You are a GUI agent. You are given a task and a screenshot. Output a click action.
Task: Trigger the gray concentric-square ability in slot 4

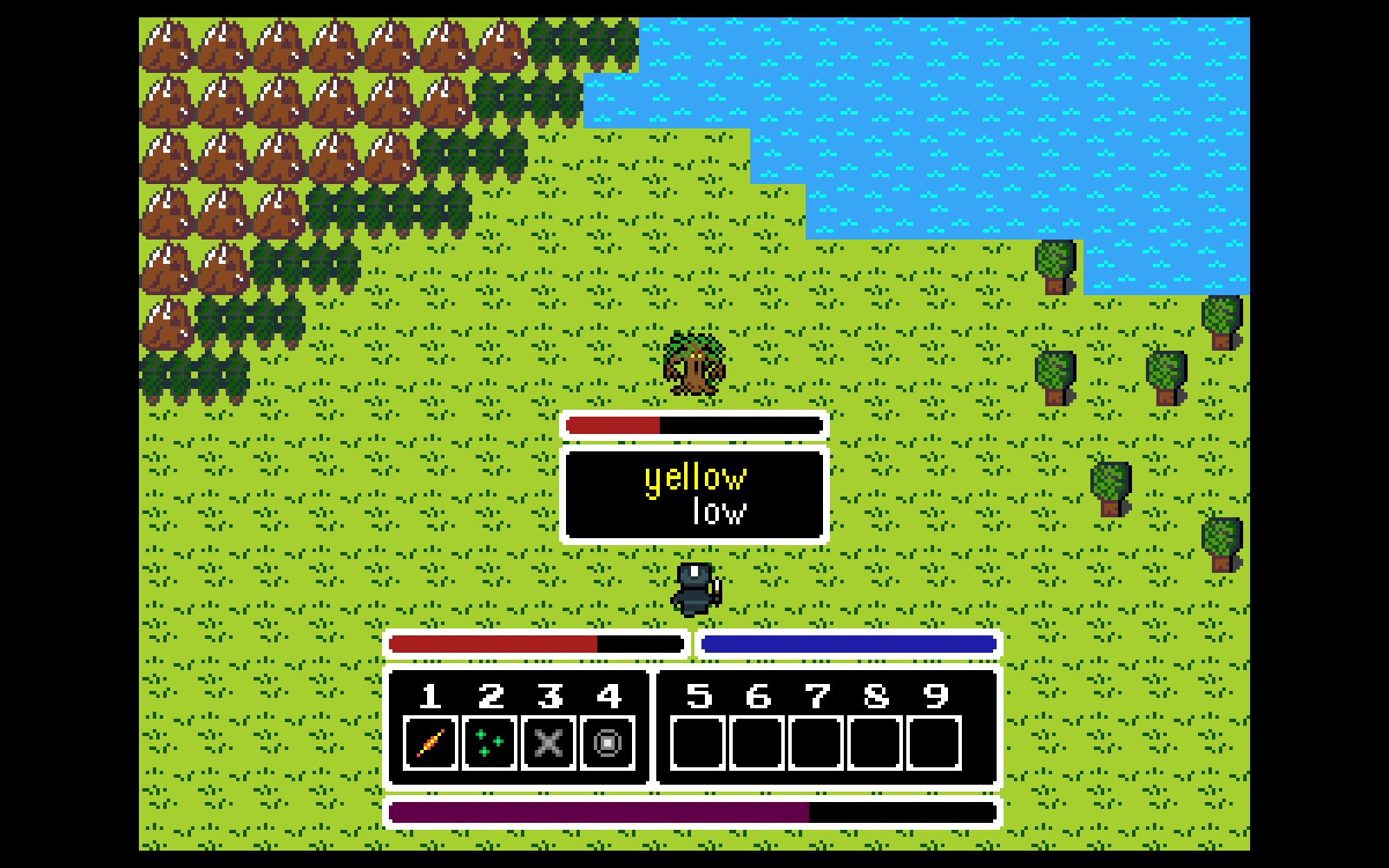coord(608,743)
